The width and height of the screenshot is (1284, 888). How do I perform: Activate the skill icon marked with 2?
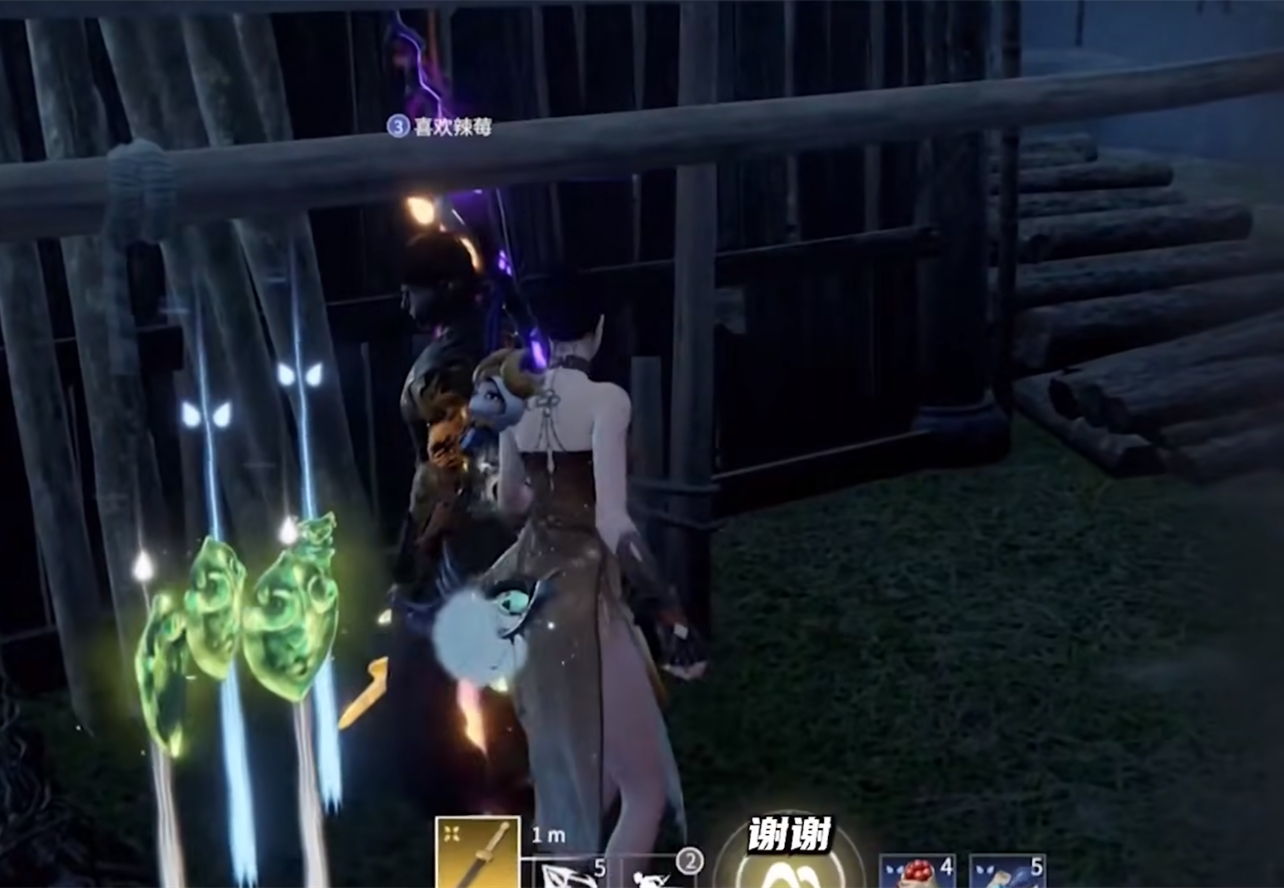(x=660, y=872)
